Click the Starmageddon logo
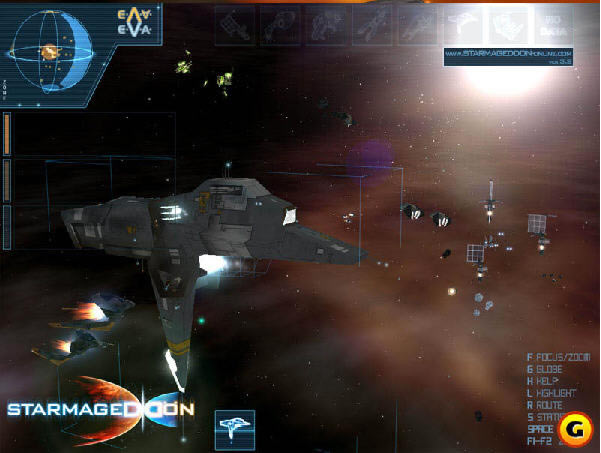Screen dimensions: 601x453 [x=100, y=408]
